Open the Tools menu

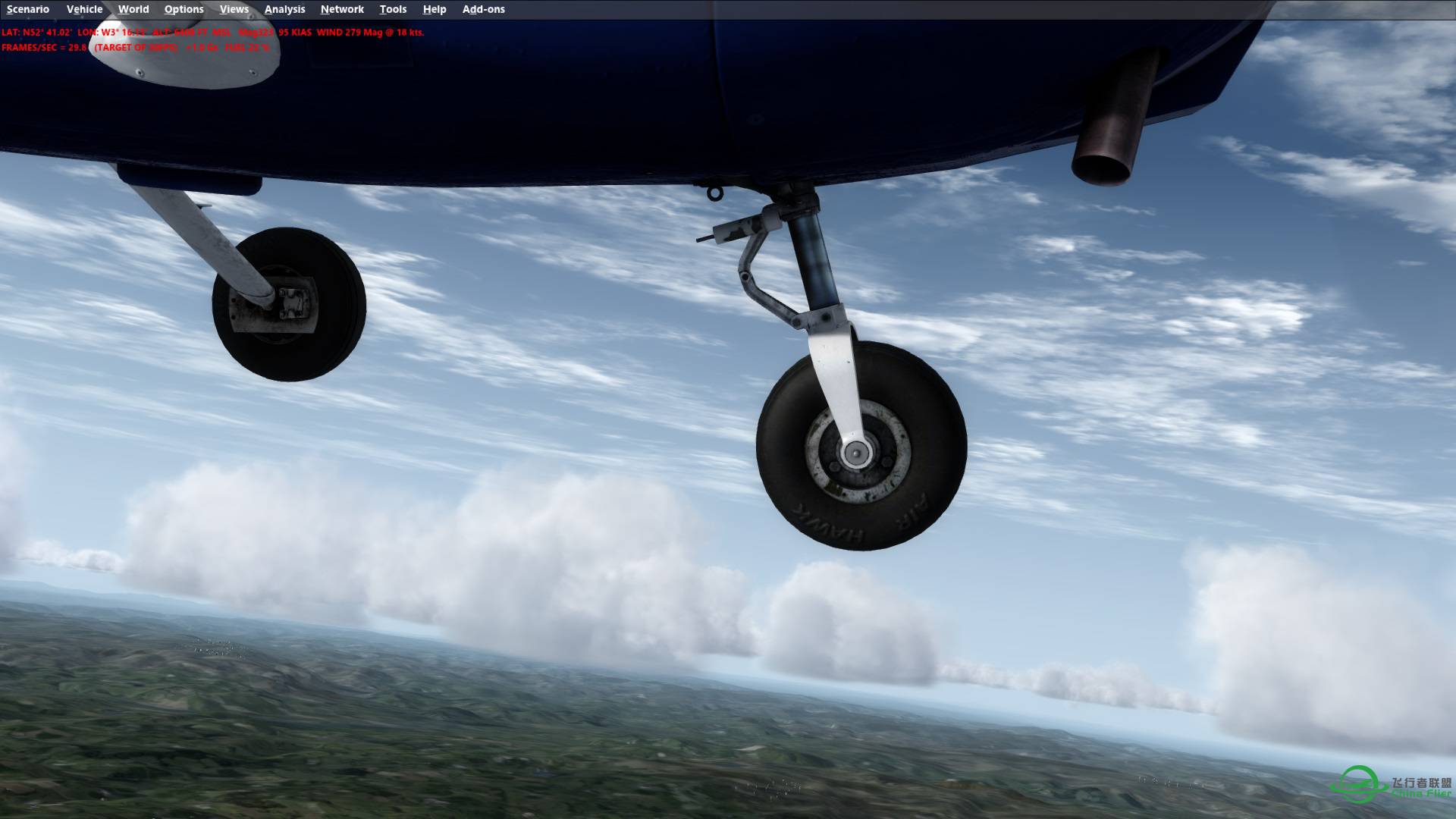pyautogui.click(x=393, y=9)
